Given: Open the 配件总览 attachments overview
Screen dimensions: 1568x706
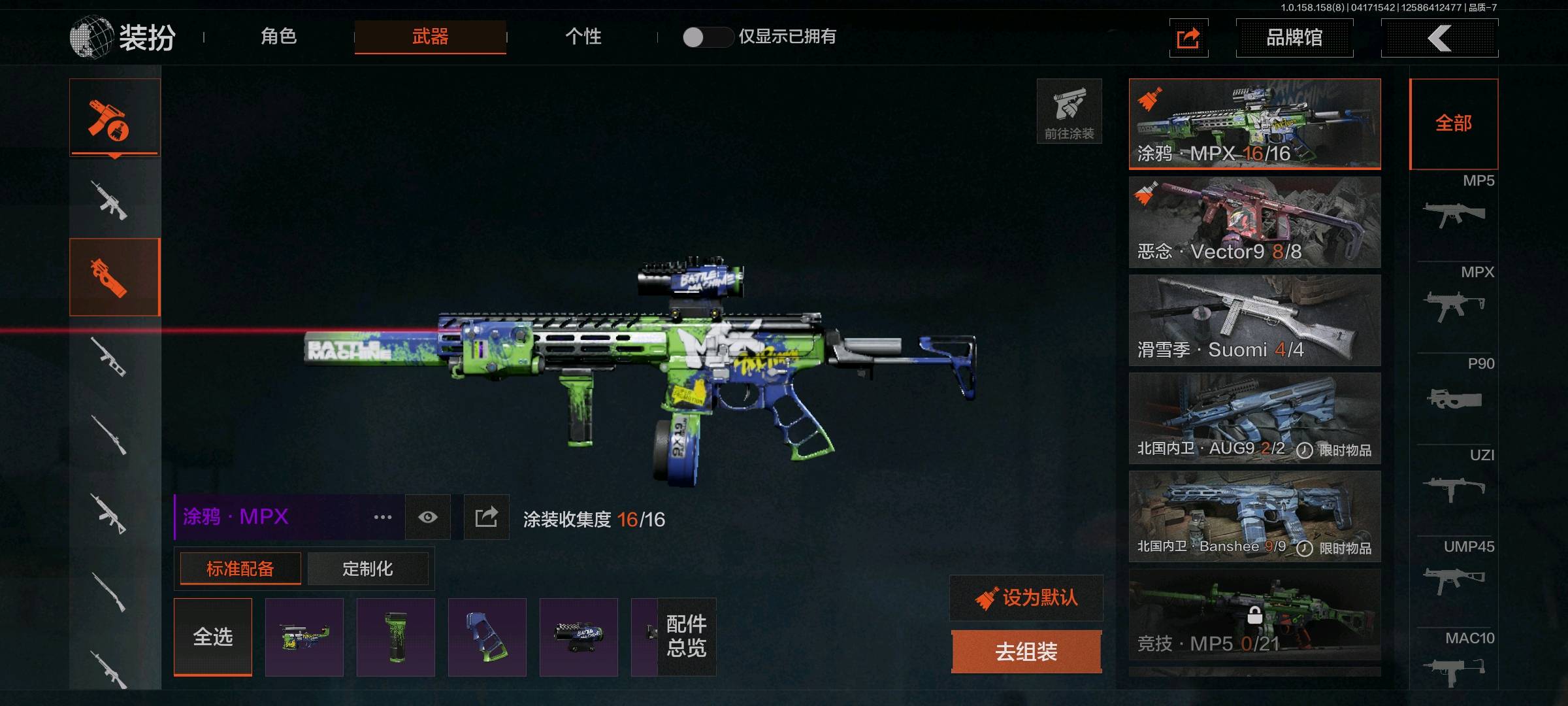Looking at the screenshot, I should 686,637.
